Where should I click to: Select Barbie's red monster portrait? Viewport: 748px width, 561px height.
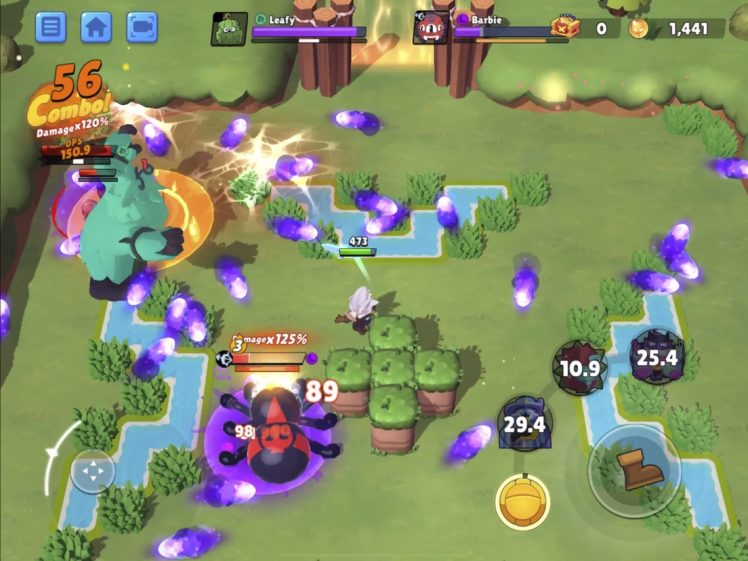tap(430, 29)
